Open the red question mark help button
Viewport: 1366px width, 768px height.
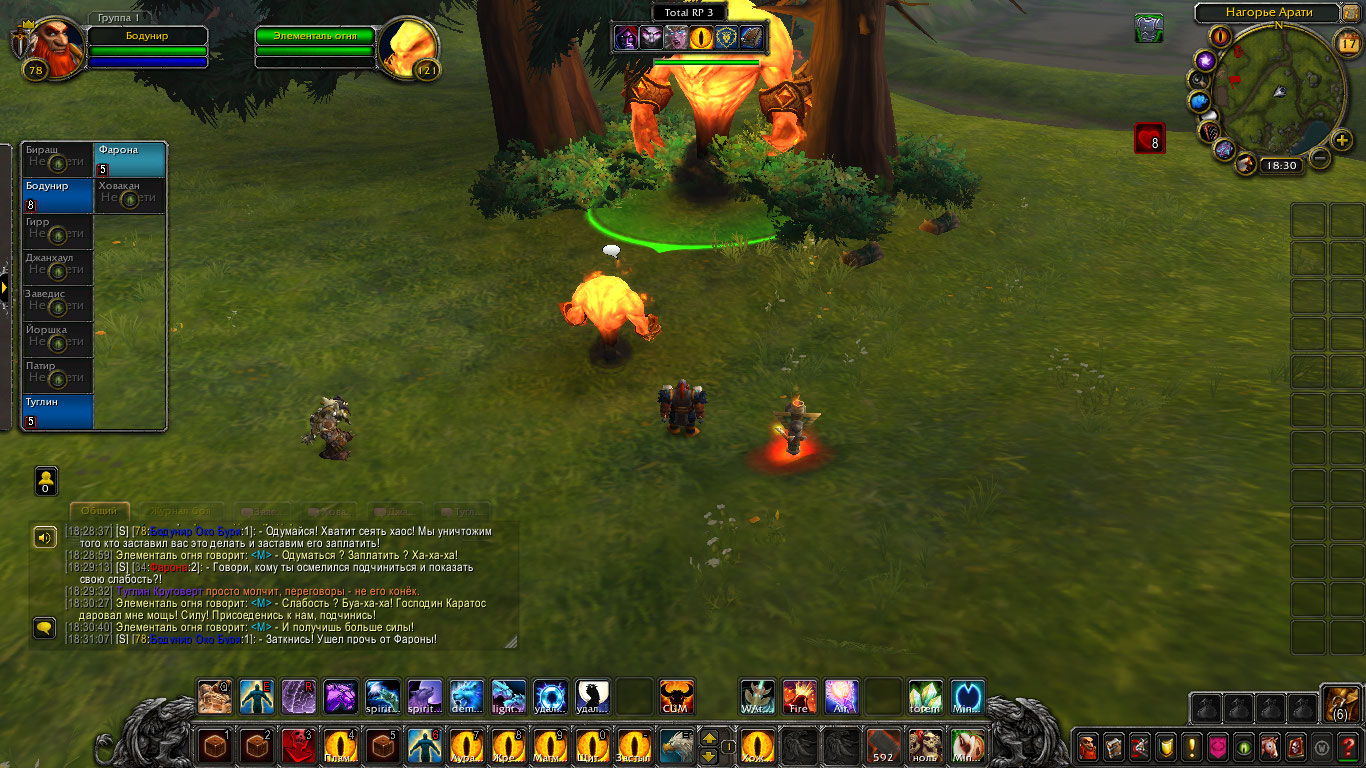coord(1349,747)
